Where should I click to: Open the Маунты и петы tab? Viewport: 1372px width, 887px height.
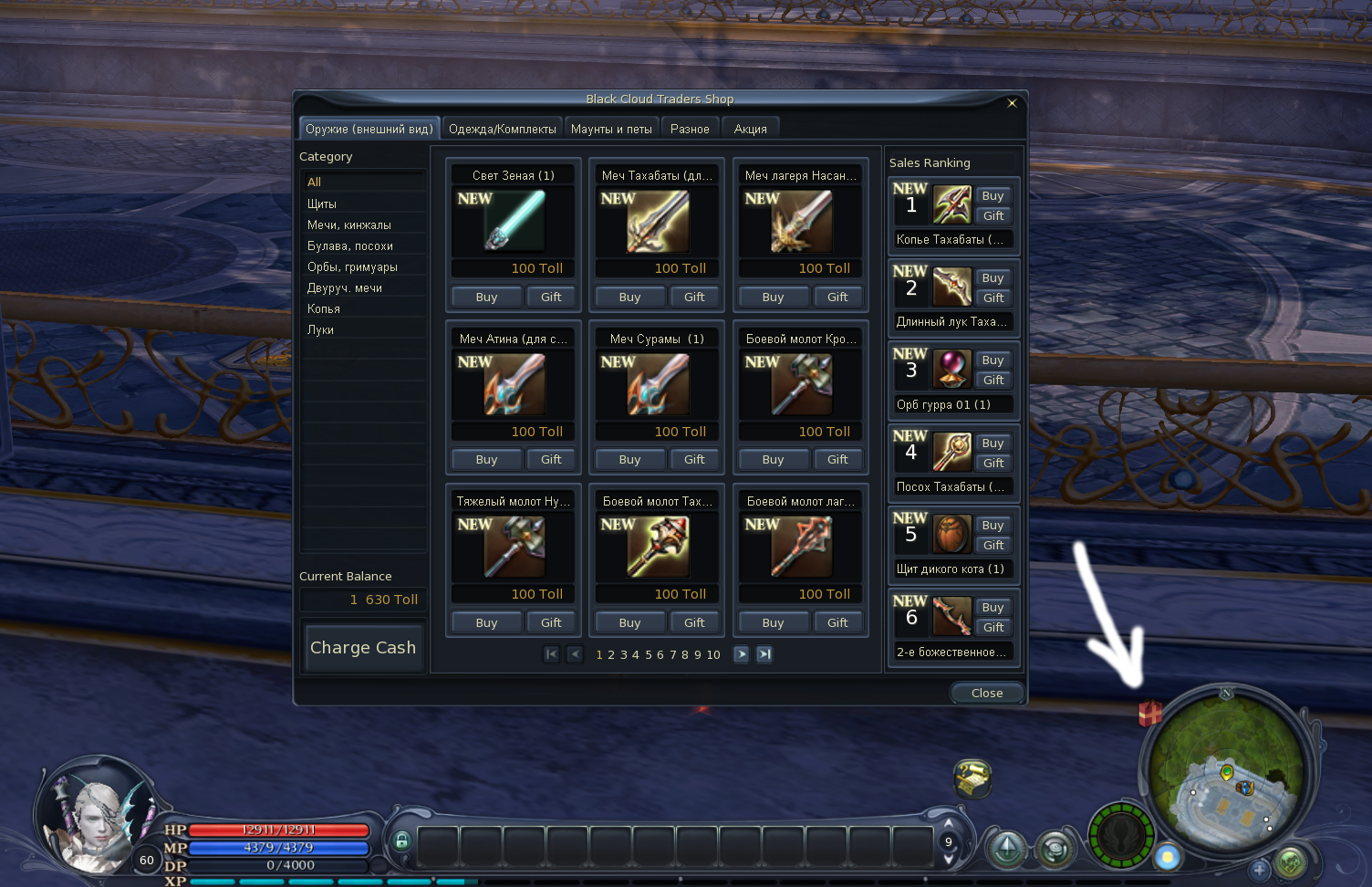[x=611, y=129]
